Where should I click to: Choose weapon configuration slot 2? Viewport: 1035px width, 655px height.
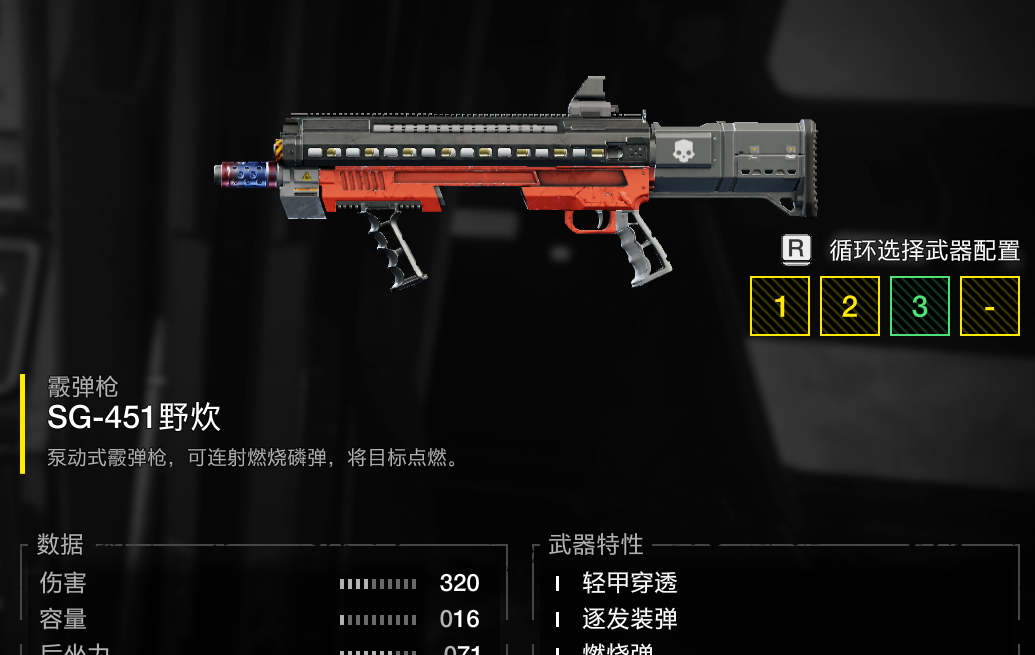[x=850, y=306]
